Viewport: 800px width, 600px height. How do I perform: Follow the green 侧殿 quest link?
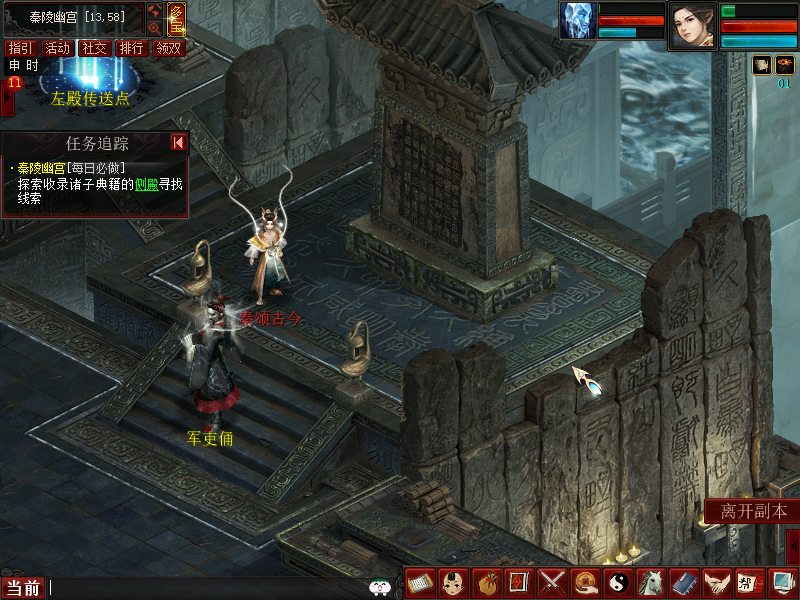tap(147, 183)
